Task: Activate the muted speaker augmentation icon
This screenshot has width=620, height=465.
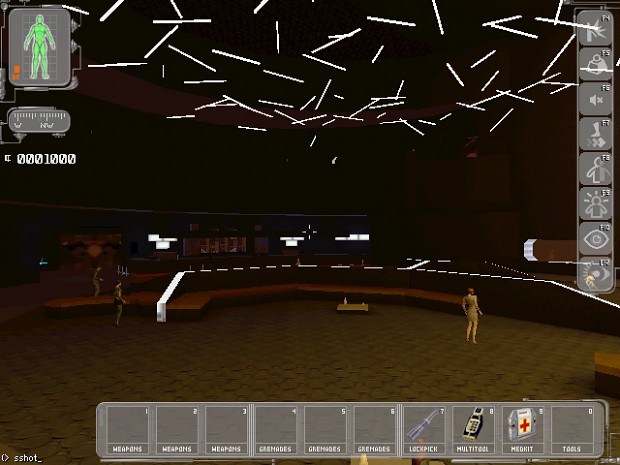Action: click(x=595, y=98)
